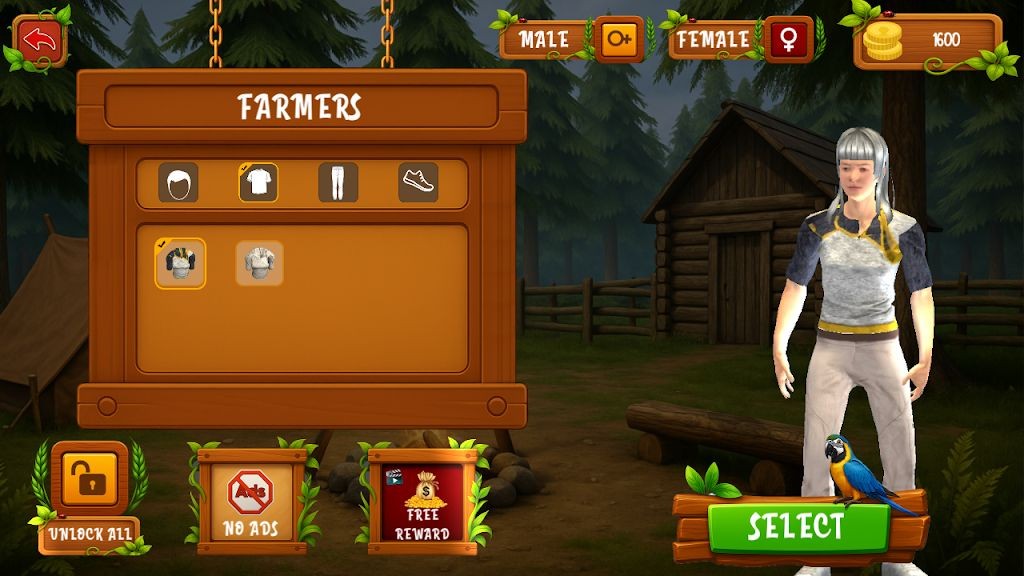Choose the second white shirt thumbnail
The width and height of the screenshot is (1024, 576).
(x=259, y=263)
